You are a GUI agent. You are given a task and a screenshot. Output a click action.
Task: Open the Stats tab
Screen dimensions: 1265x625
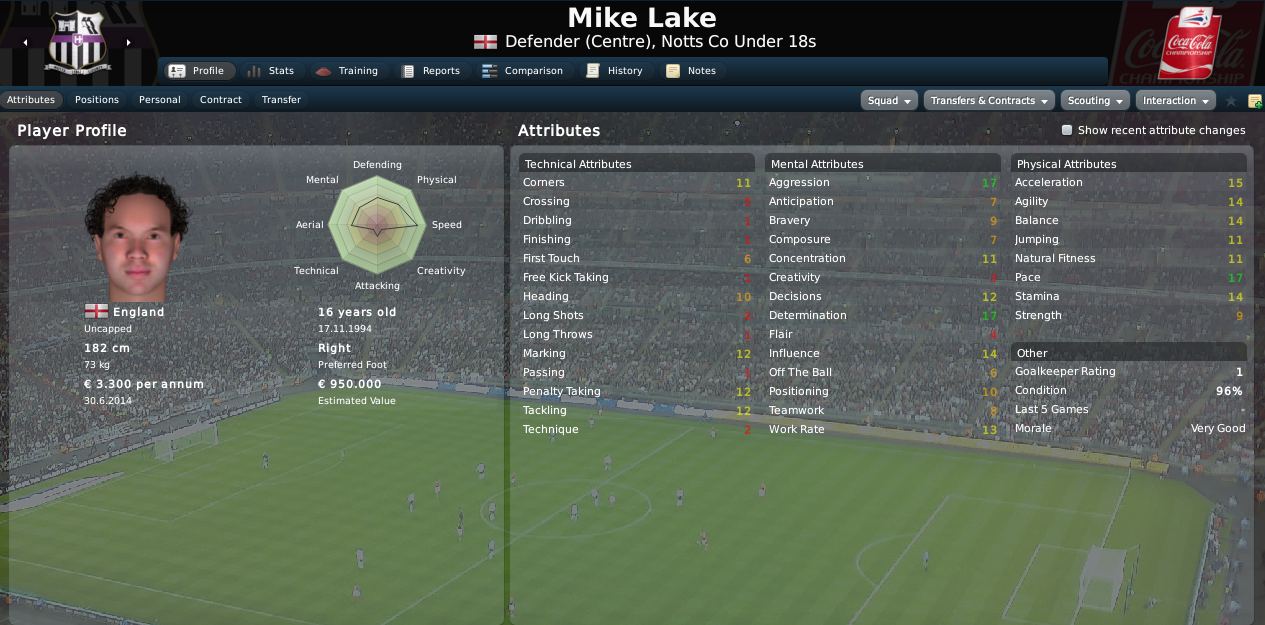pos(270,71)
